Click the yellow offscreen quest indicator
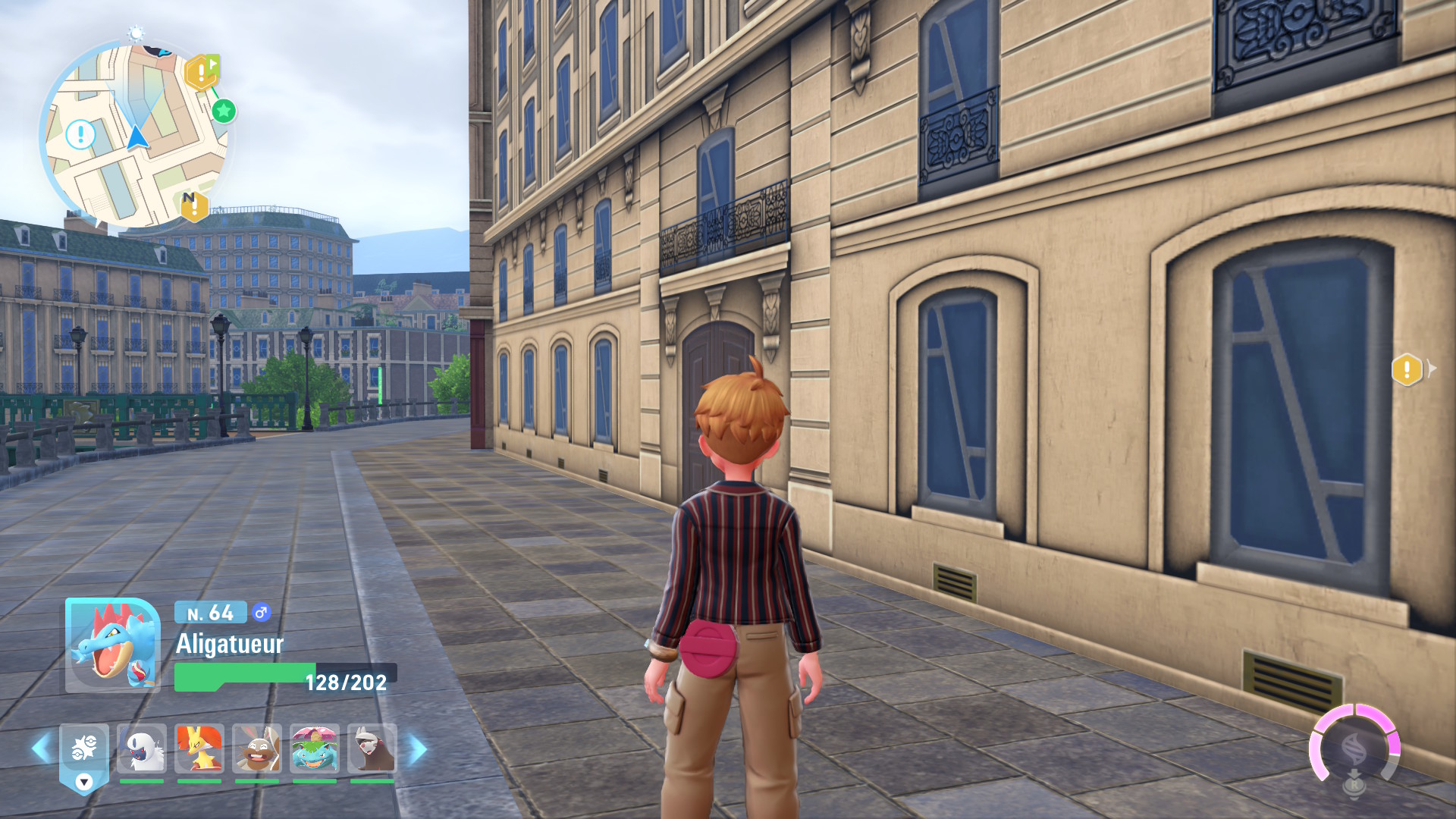This screenshot has height=819, width=1456. (x=1407, y=370)
